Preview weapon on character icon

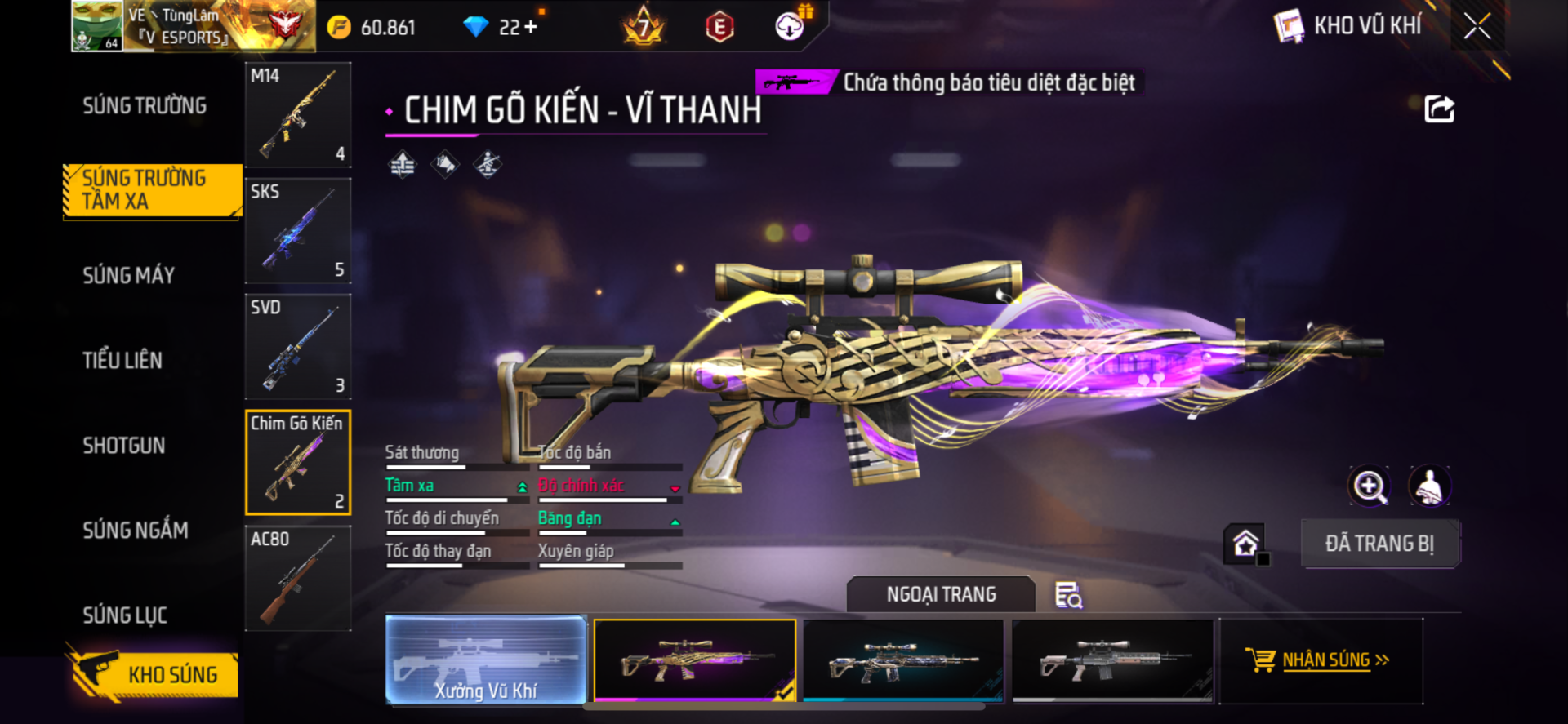pyautogui.click(x=1429, y=486)
